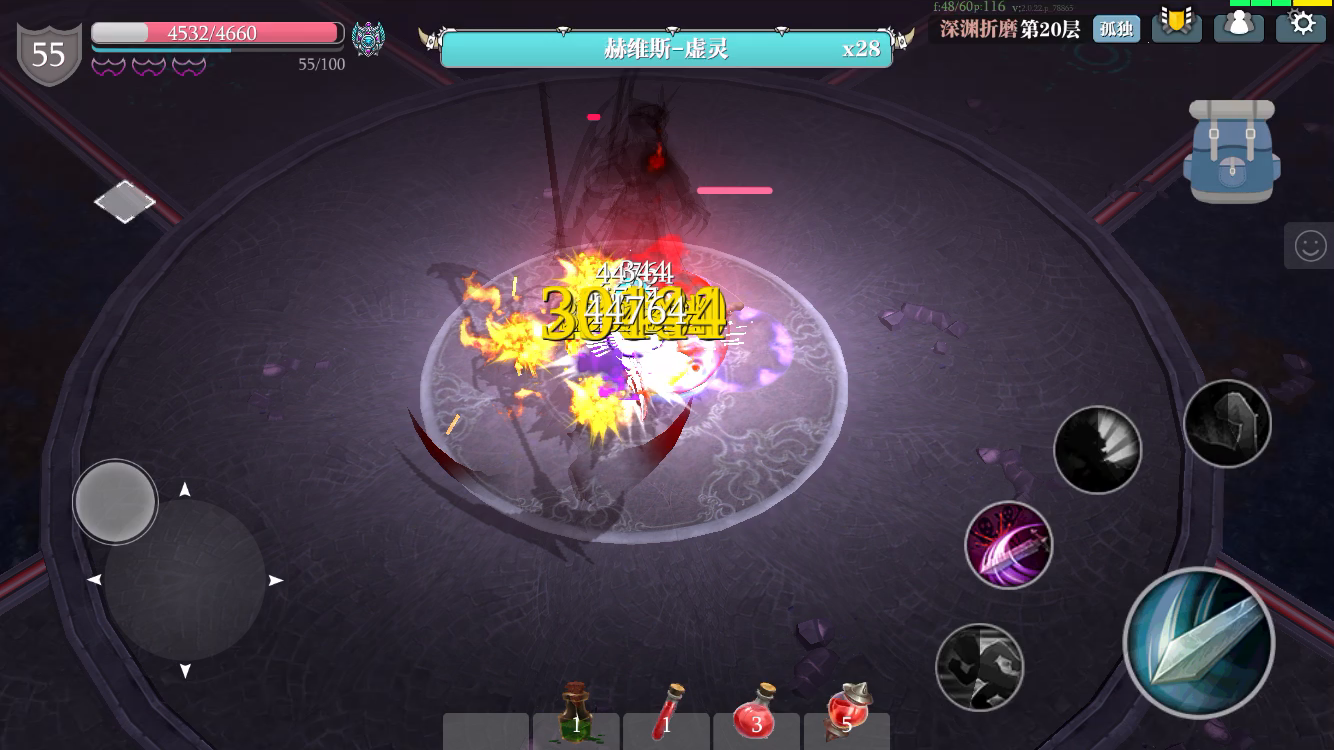The width and height of the screenshot is (1334, 750).
Task: Click the boss name 赫维斯-虚灵 banner
Action: click(667, 49)
